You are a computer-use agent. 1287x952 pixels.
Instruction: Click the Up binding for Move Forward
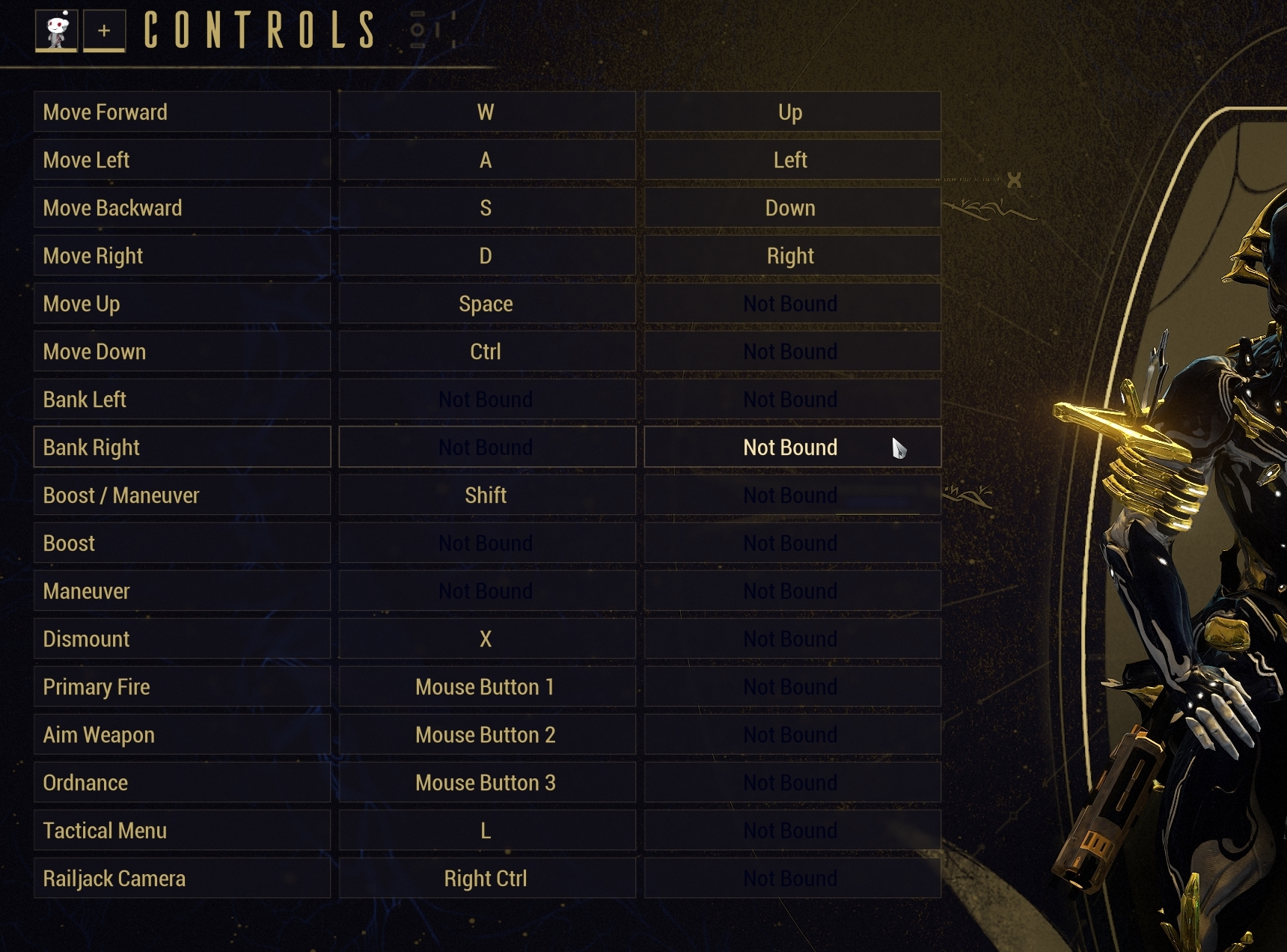[x=792, y=112]
